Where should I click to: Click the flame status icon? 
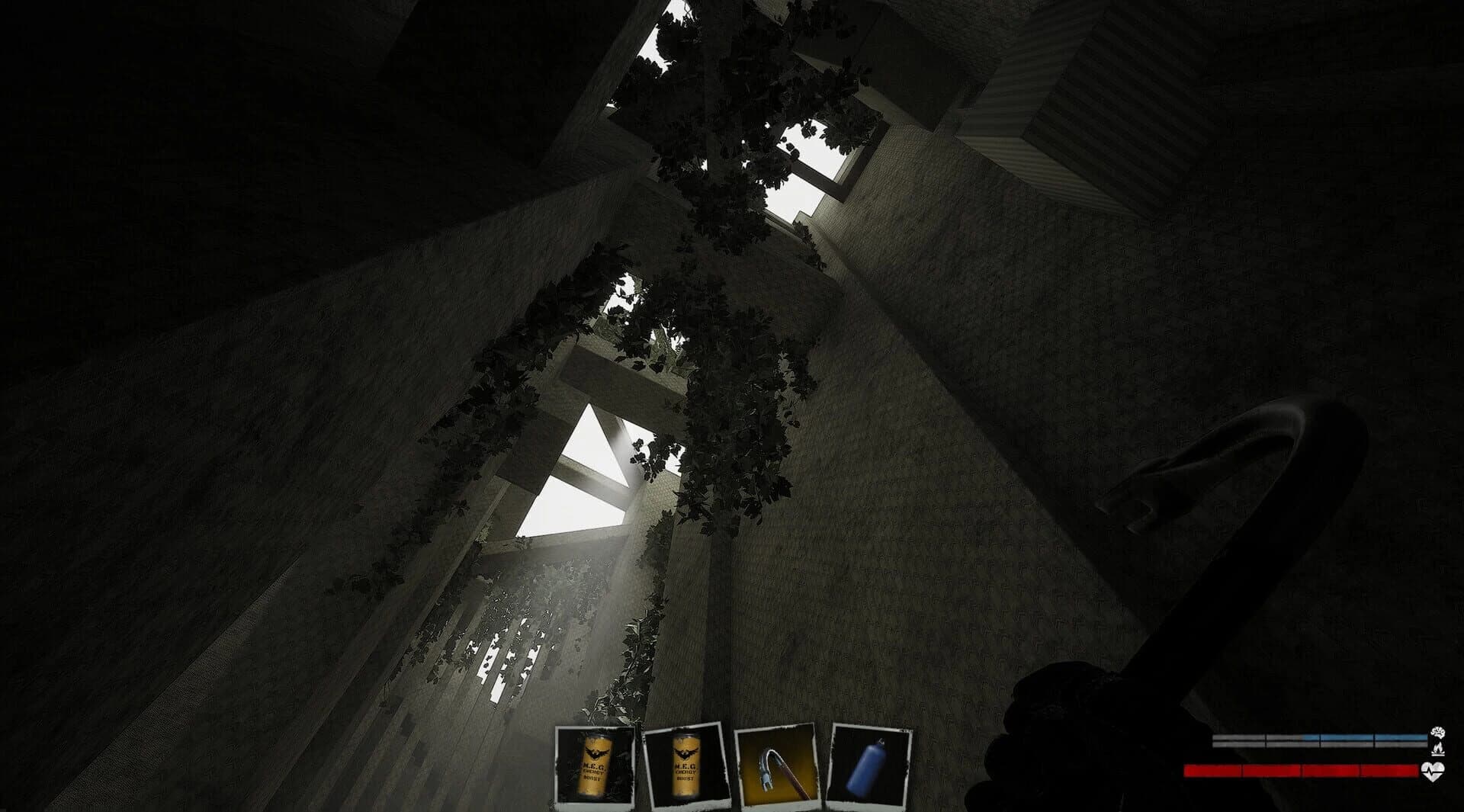click(1437, 750)
